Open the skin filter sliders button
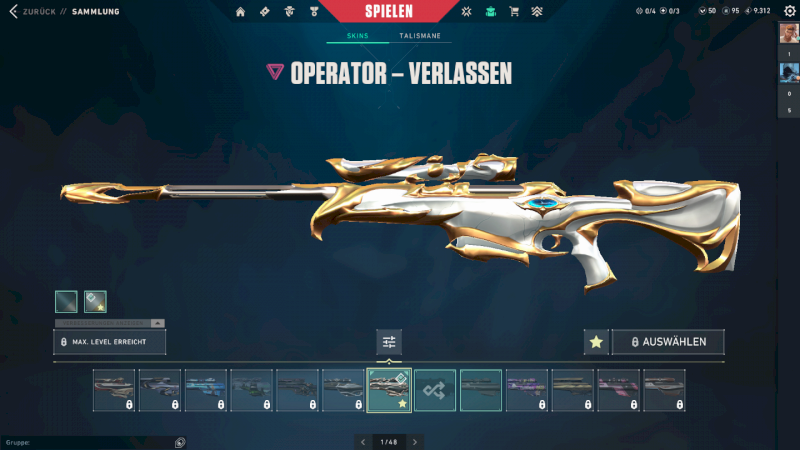This screenshot has height=450, width=800. coord(389,342)
